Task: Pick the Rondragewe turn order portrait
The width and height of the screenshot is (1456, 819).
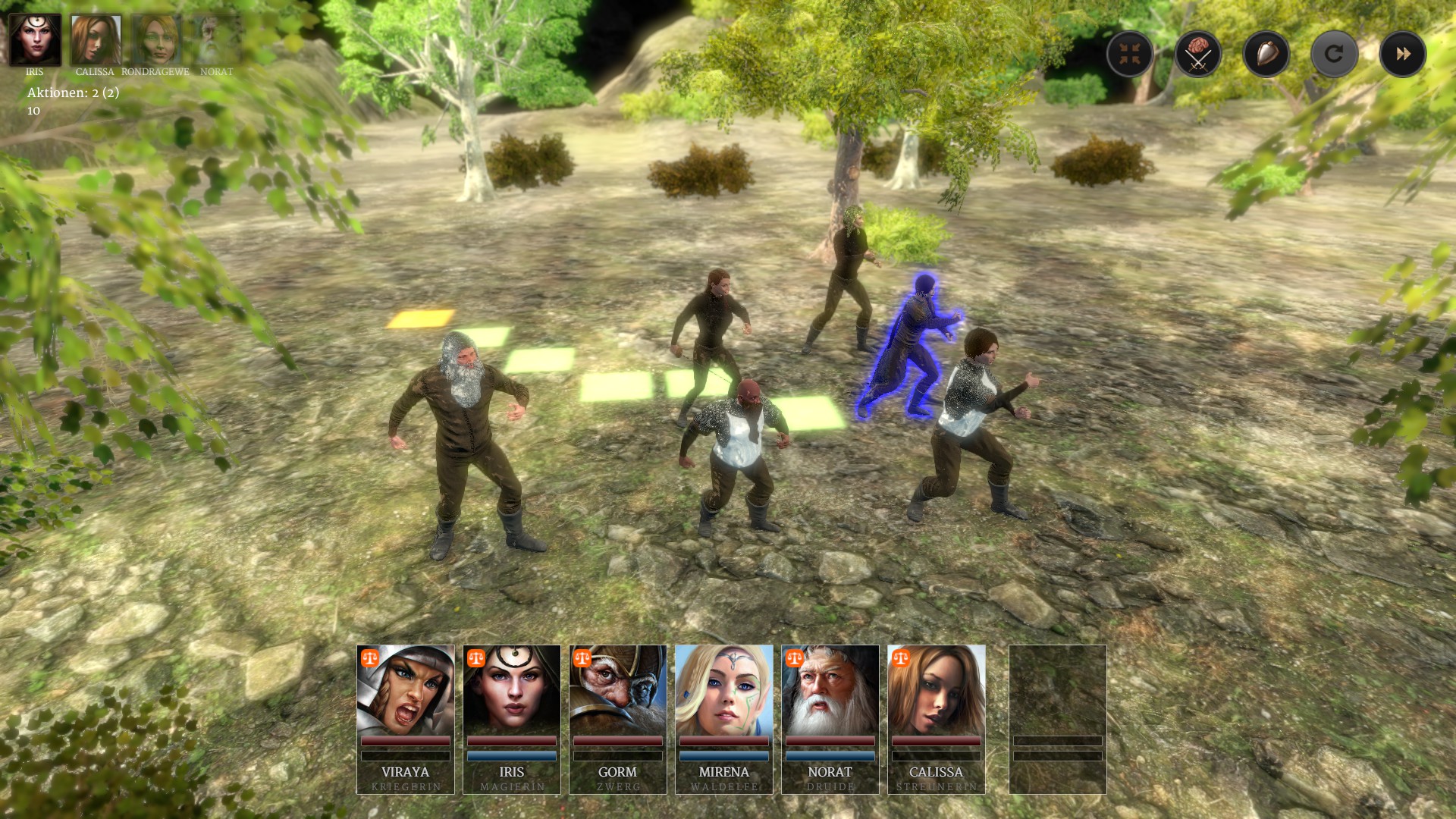Action: pyautogui.click(x=155, y=39)
